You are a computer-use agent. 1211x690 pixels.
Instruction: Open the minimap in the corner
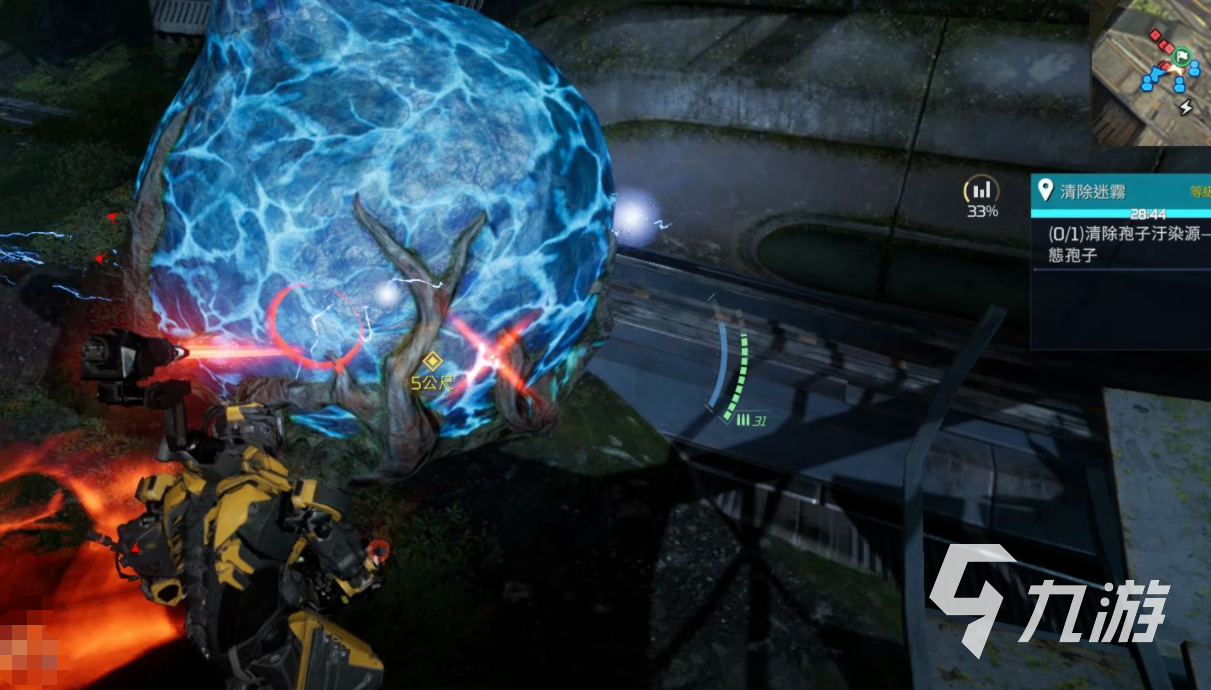(1150, 70)
